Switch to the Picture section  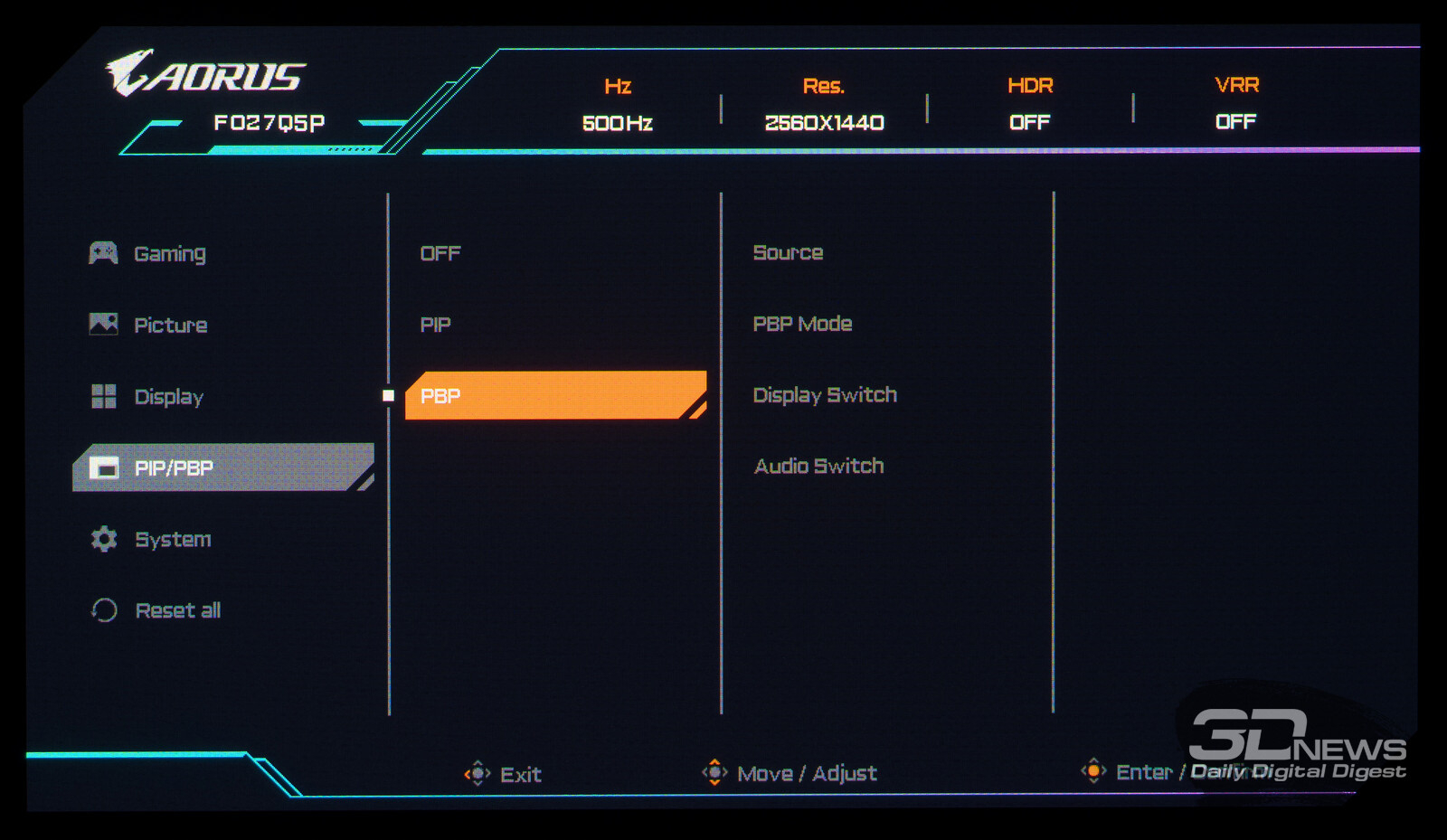coord(170,325)
